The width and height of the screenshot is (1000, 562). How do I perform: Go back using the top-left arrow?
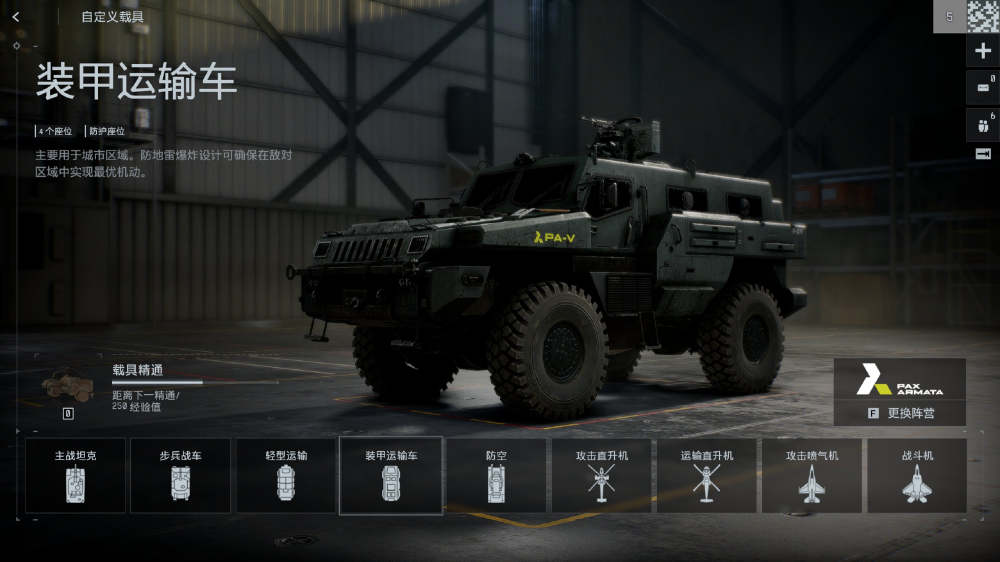15,17
